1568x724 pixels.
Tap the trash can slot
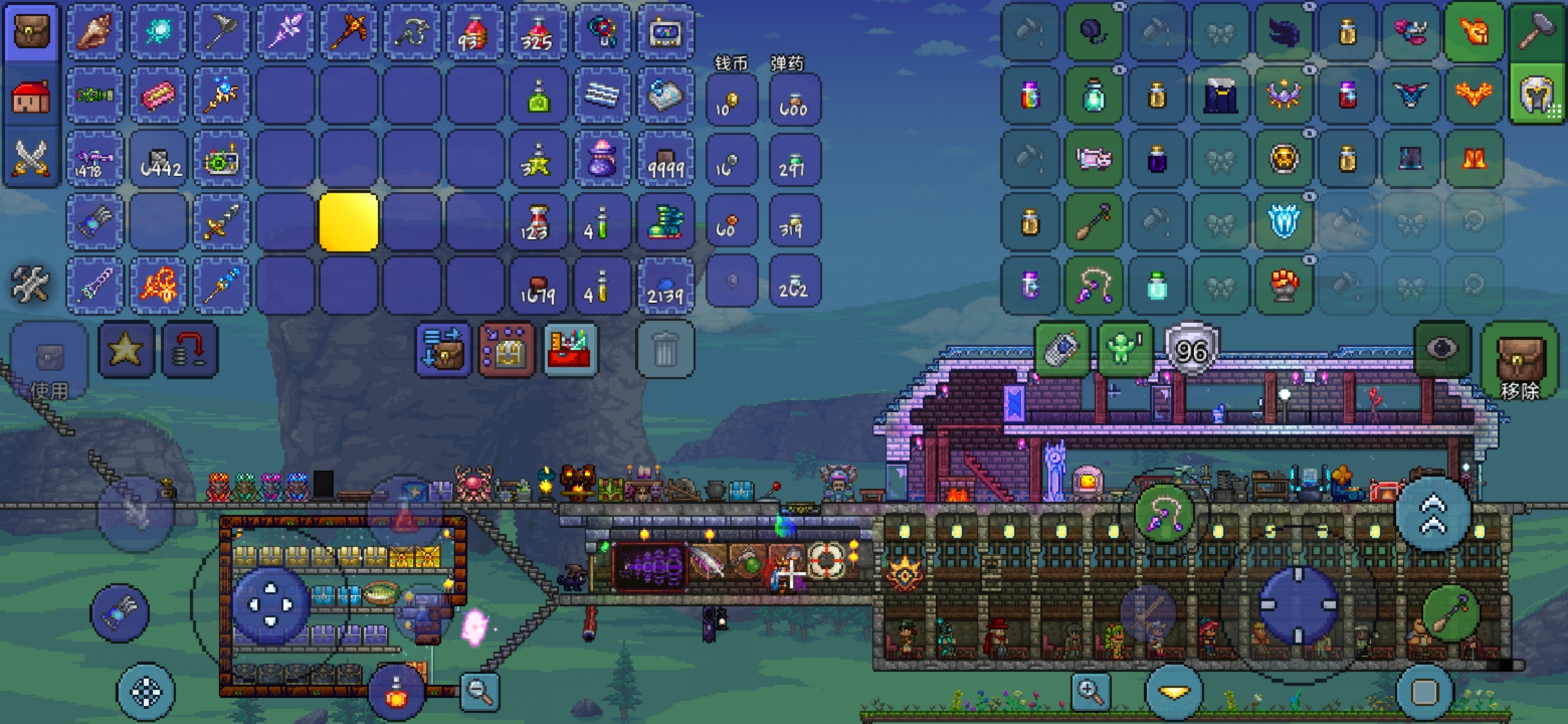(665, 350)
